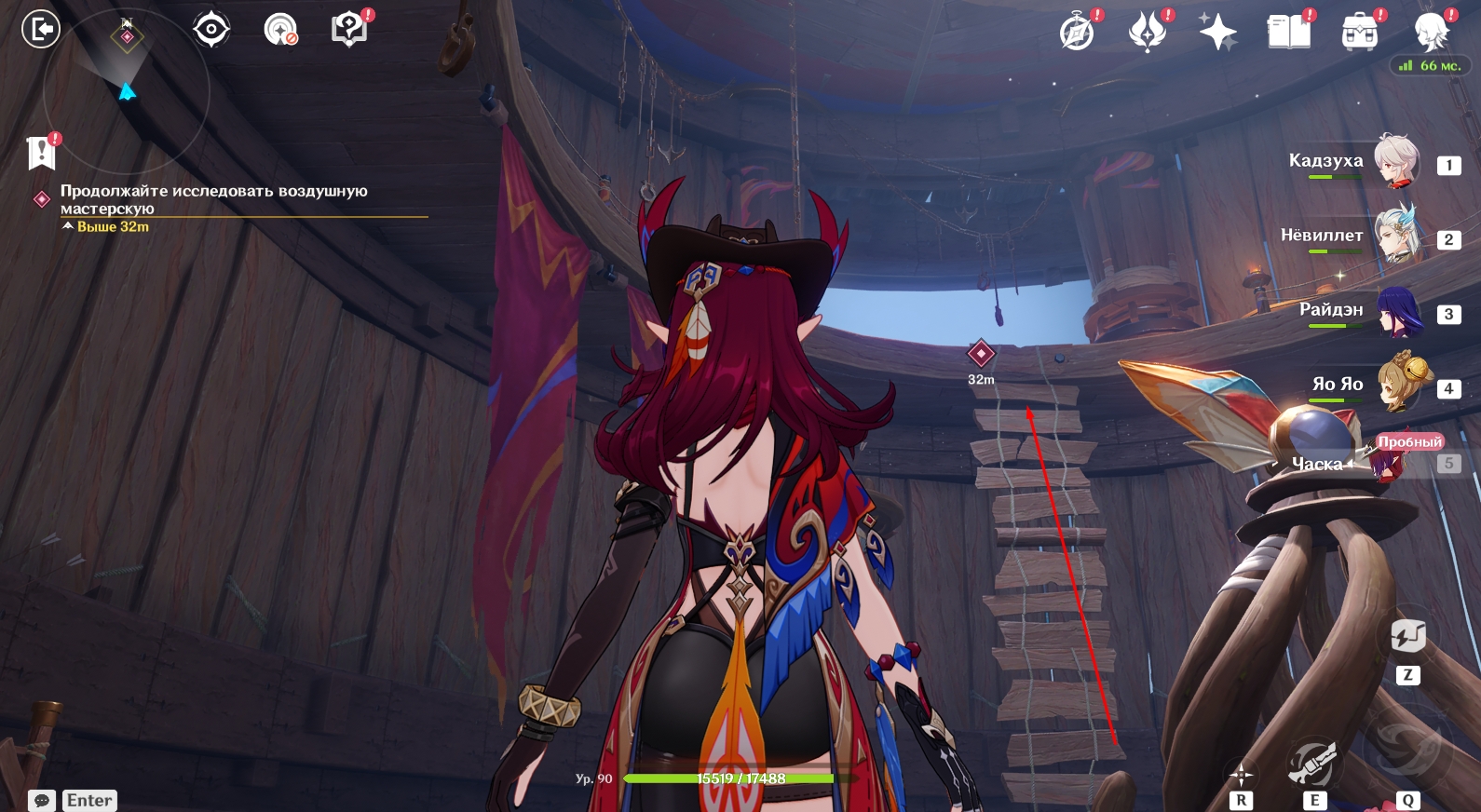Open the quest log bookmark icon
The height and width of the screenshot is (812, 1481).
click(42, 153)
